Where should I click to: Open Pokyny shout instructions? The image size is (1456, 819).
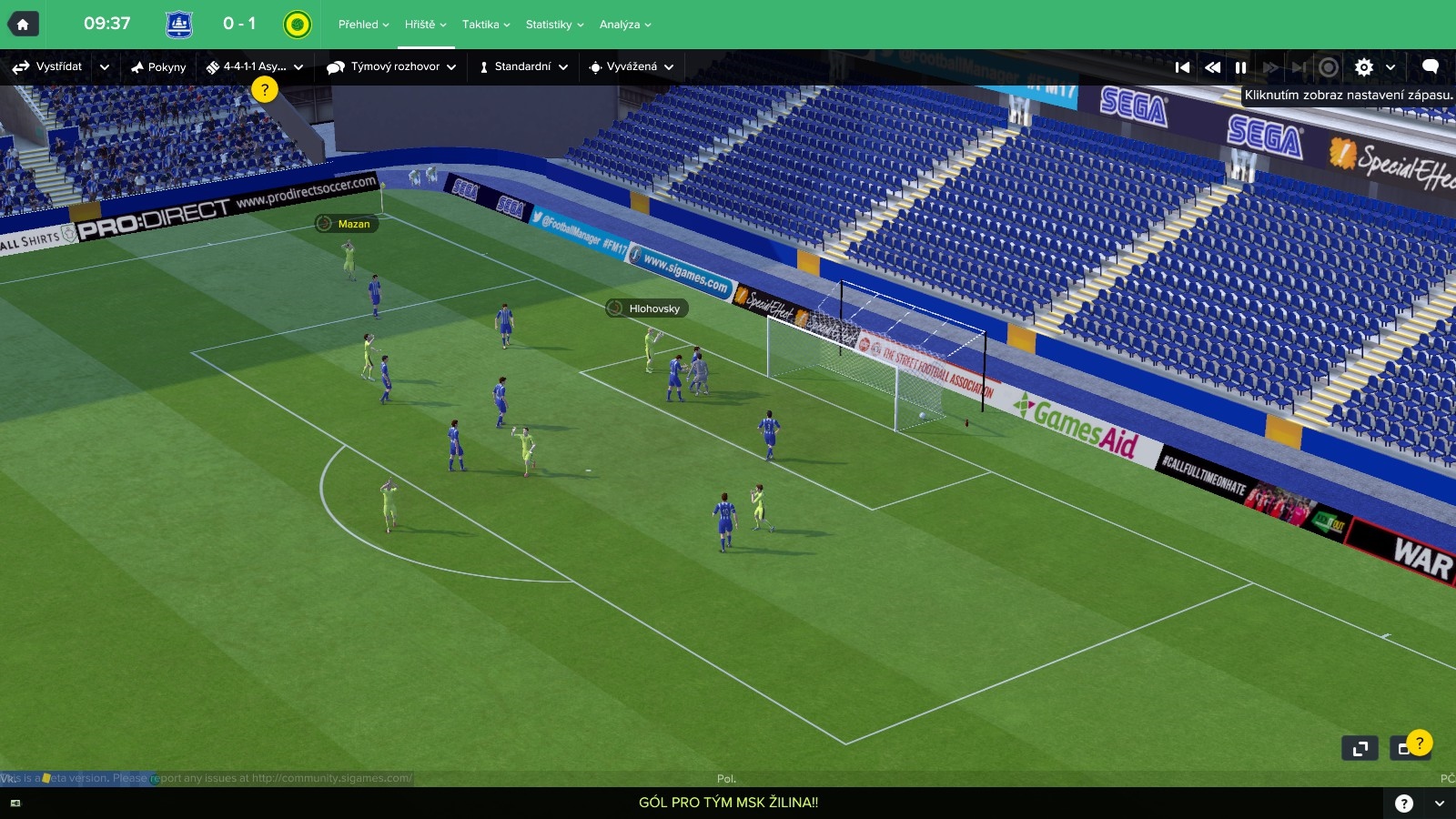click(158, 66)
